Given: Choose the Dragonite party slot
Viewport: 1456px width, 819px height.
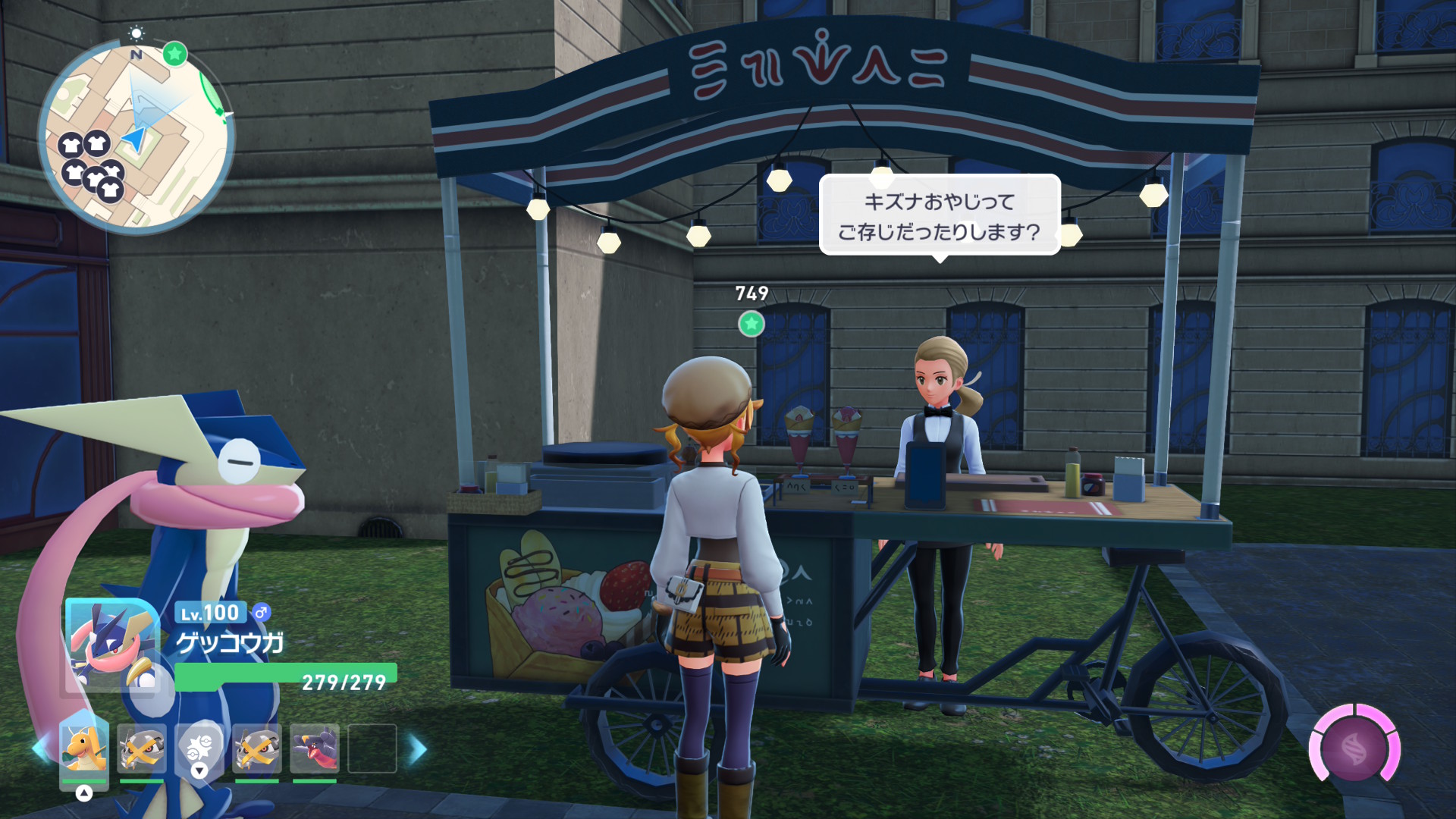Looking at the screenshot, I should click(84, 748).
